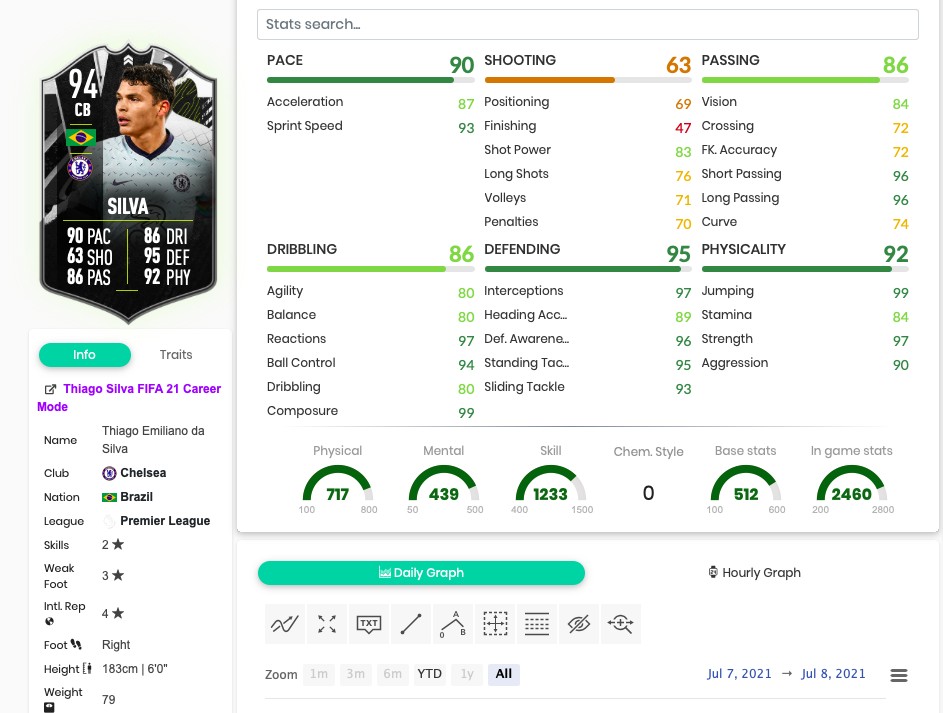Select the 1m zoom range

(318, 674)
